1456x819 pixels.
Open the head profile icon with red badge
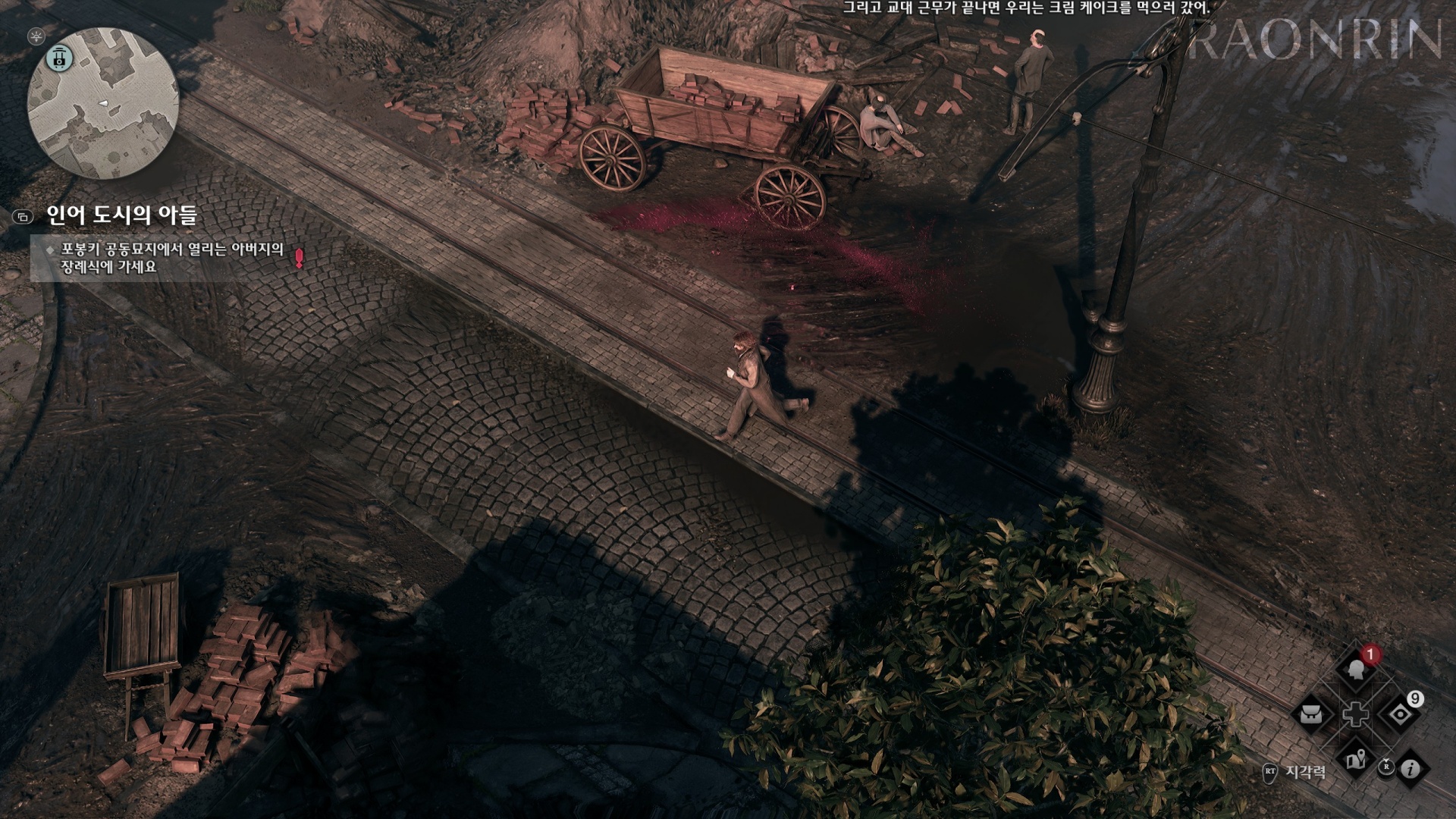tap(1355, 670)
